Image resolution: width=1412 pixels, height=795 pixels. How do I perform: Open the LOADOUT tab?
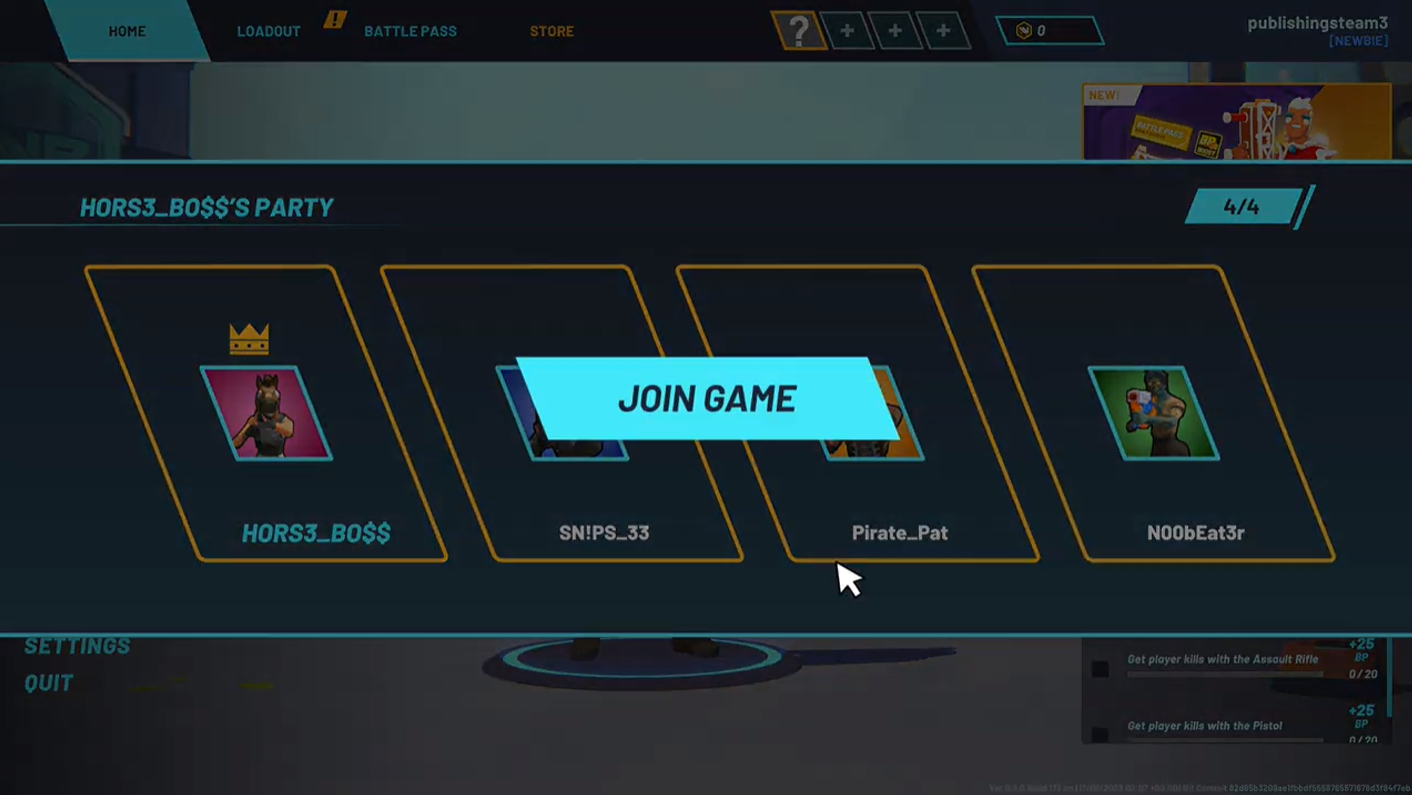(268, 30)
